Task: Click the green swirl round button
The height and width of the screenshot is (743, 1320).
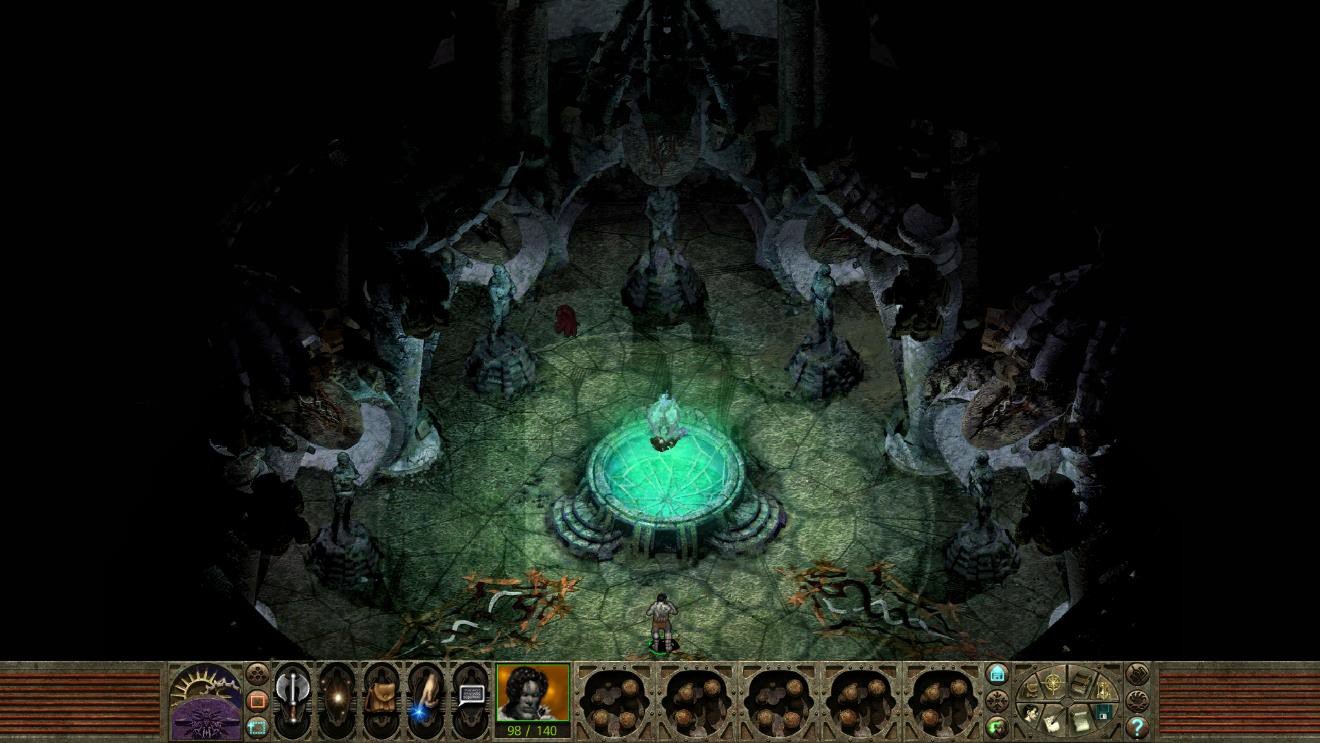Action: click(997, 726)
